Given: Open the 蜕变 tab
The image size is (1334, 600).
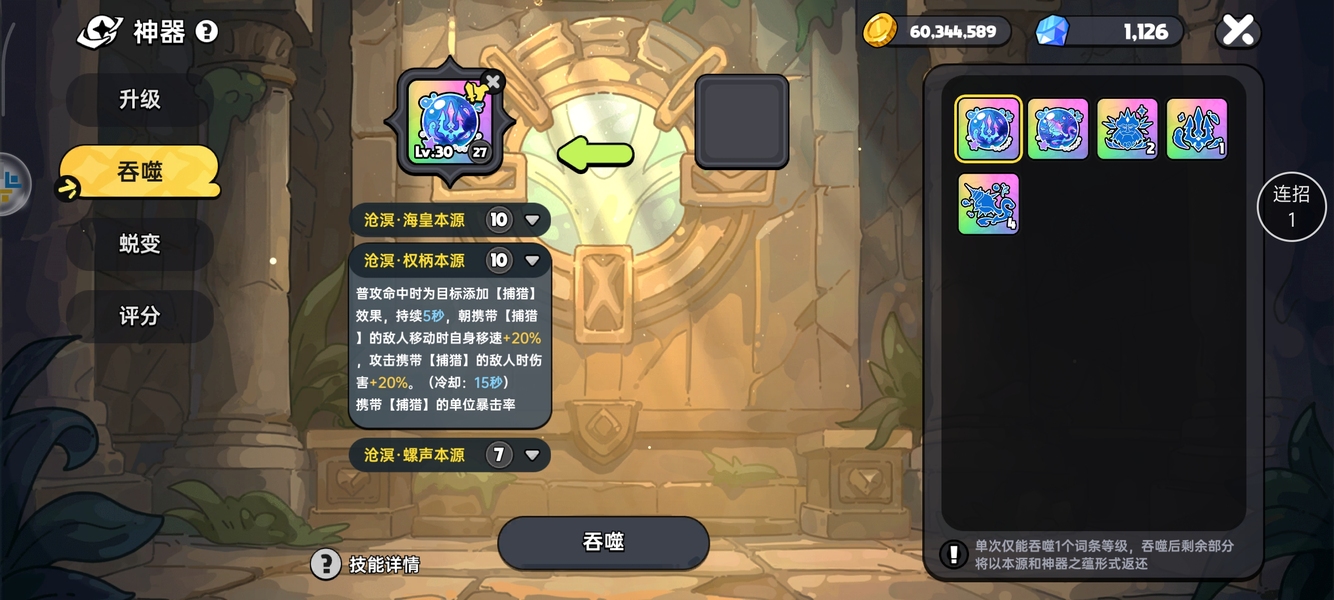Looking at the screenshot, I should point(139,244).
